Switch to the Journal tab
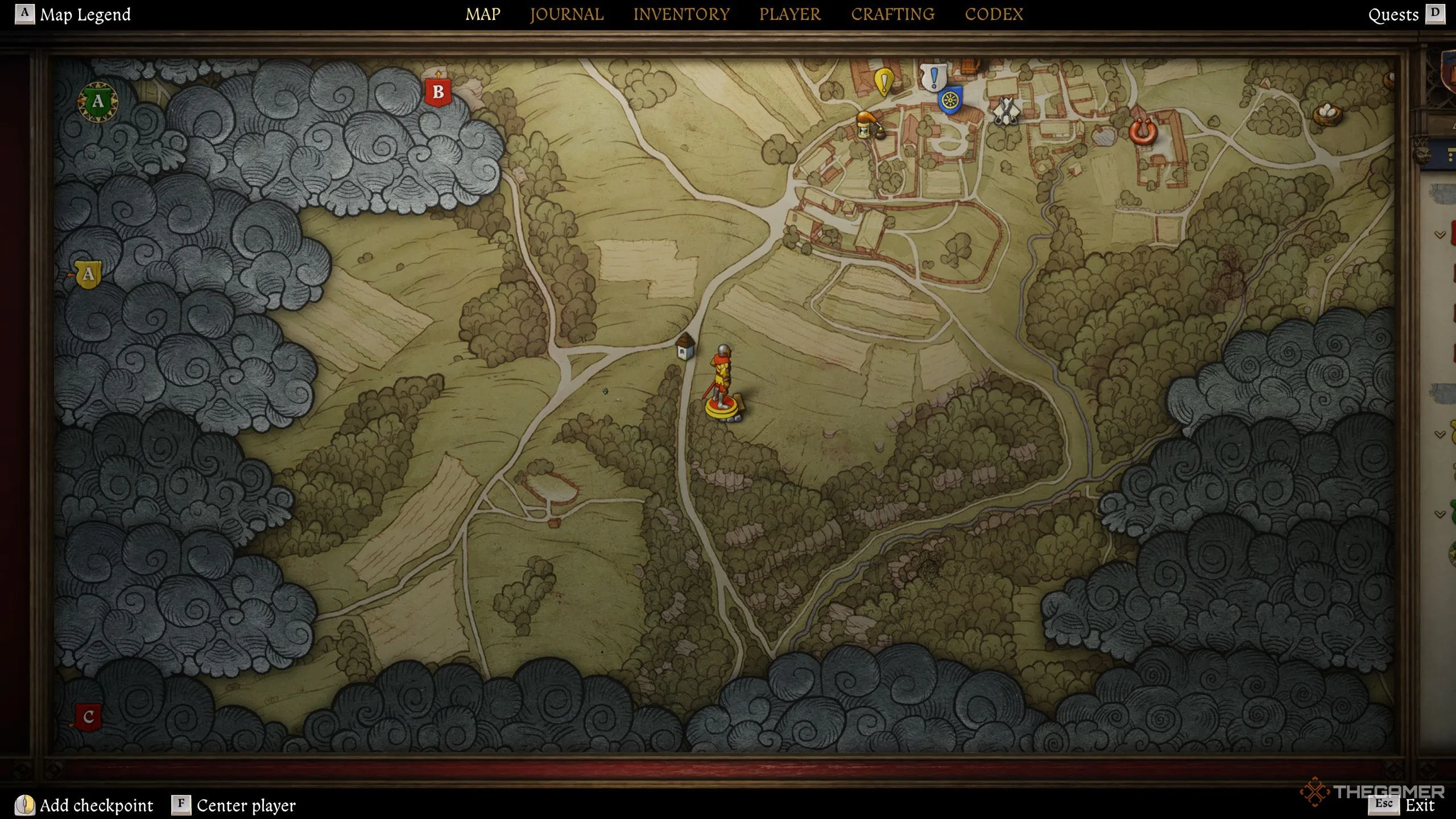This screenshot has height=819, width=1456. coord(566,14)
